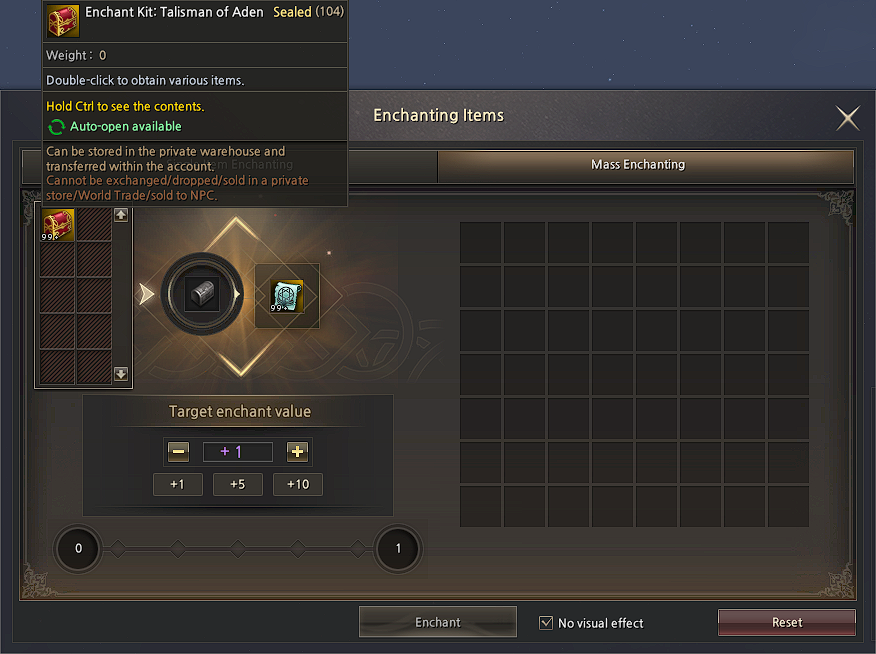Click the item list scroll-down arrow
The height and width of the screenshot is (654, 876).
coord(121,374)
